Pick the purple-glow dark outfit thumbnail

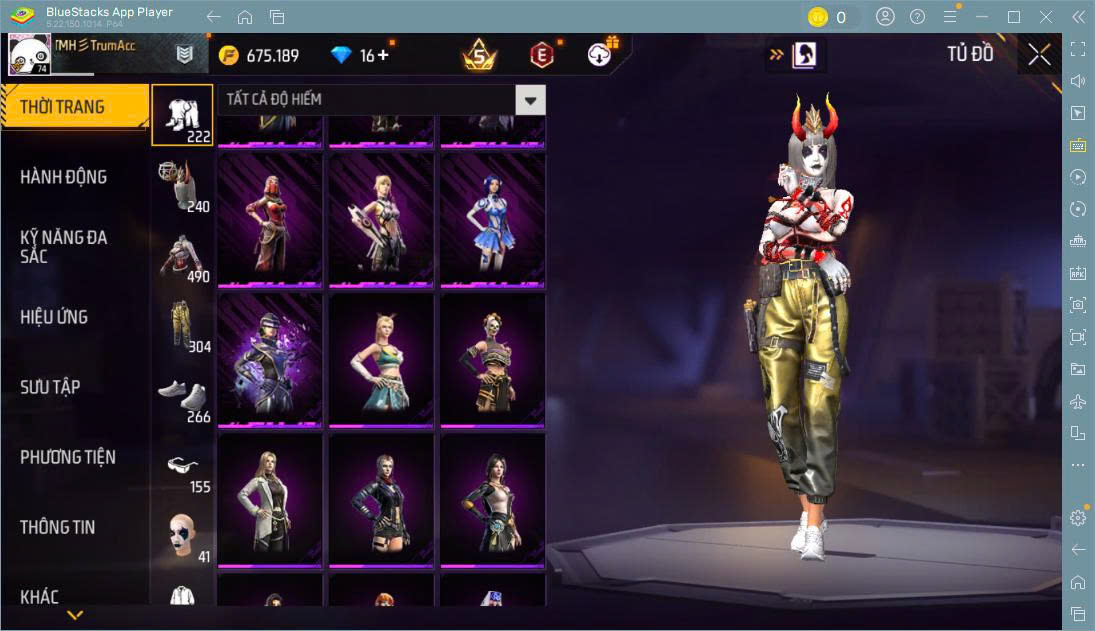pyautogui.click(x=270, y=358)
